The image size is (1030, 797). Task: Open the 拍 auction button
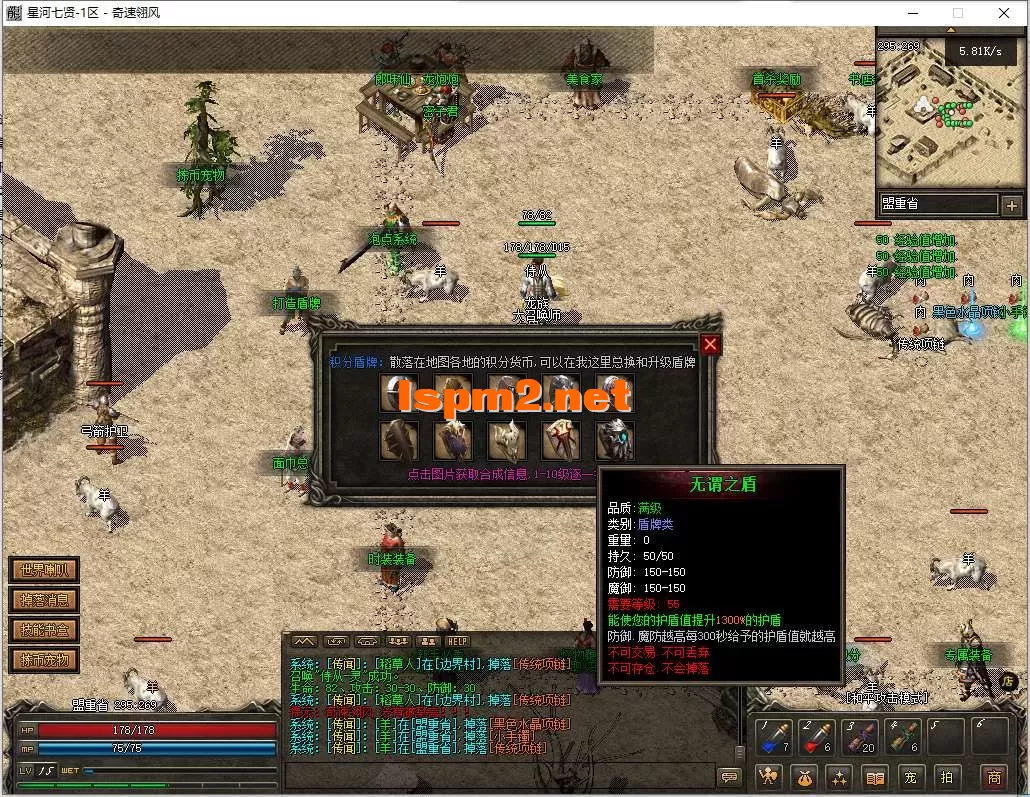[x=946, y=777]
